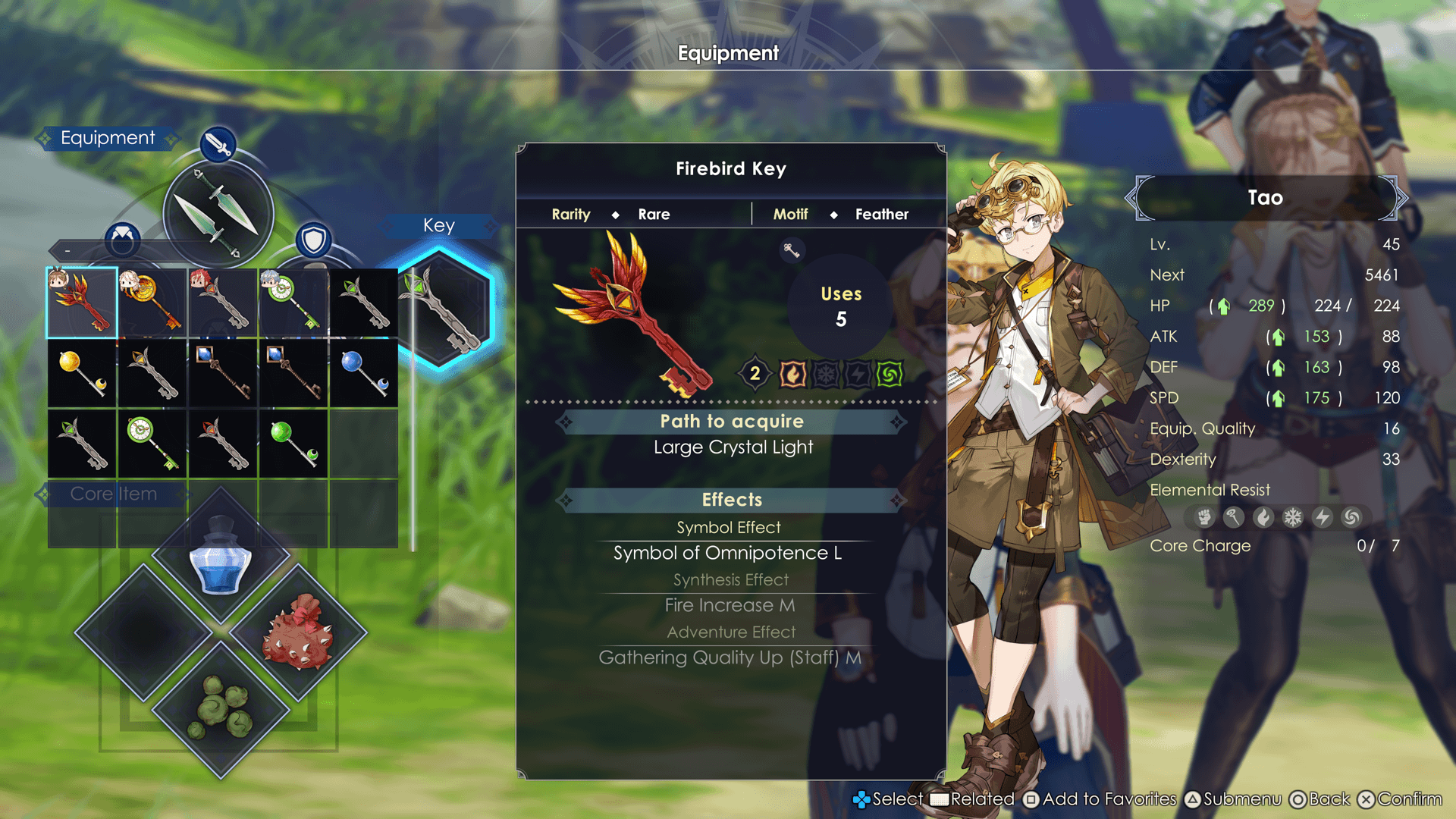This screenshot has width=1456, height=819.
Task: Open the blue potion flask core item
Action: click(221, 556)
